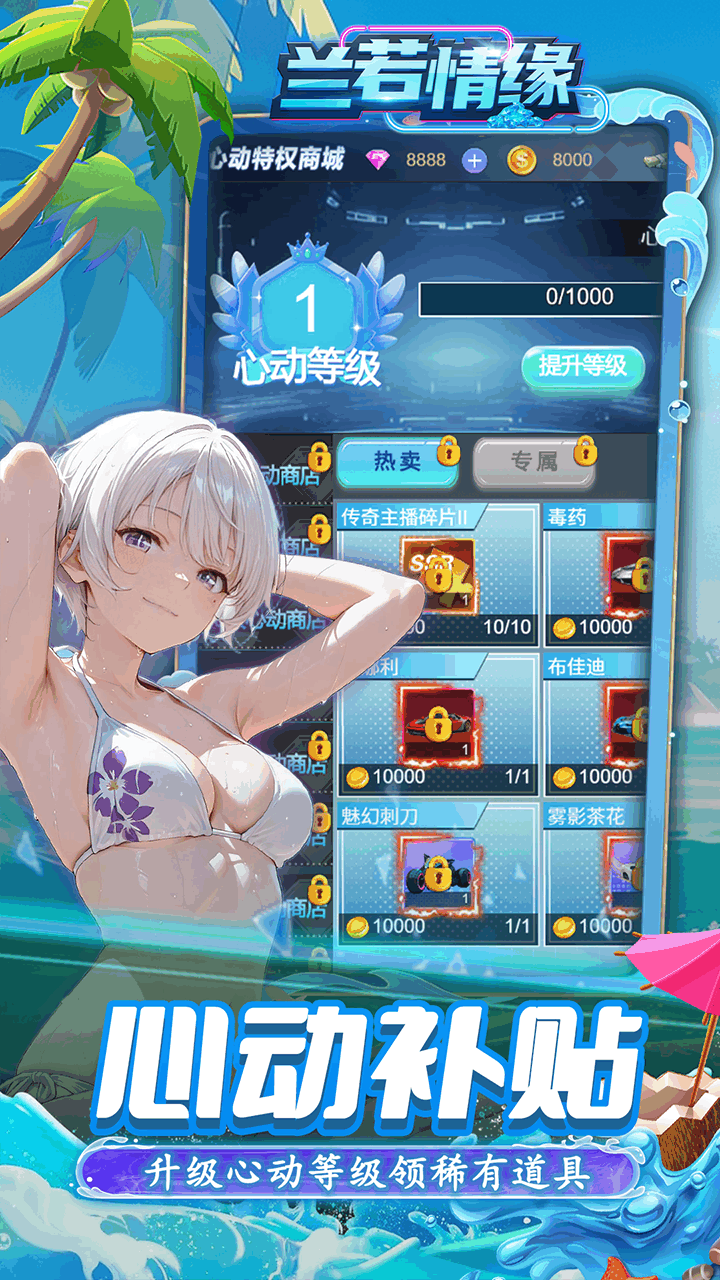Image resolution: width=720 pixels, height=1280 pixels.
Task: Choose the 雾影茶花 item card
Action: pos(600,871)
